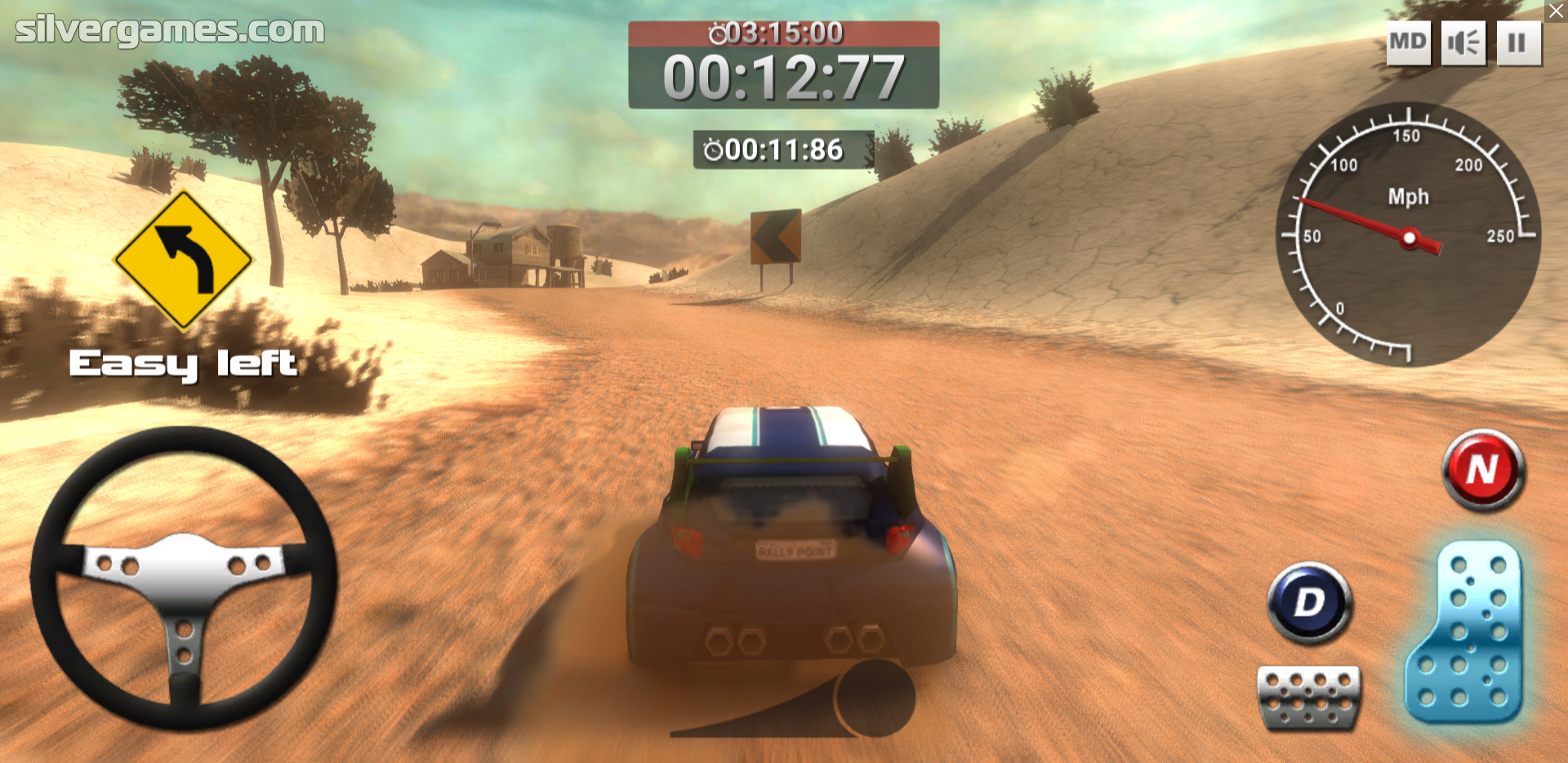Viewport: 1568px width, 763px height.
Task: Tap the blue D drive gear button
Action: coord(1310,603)
